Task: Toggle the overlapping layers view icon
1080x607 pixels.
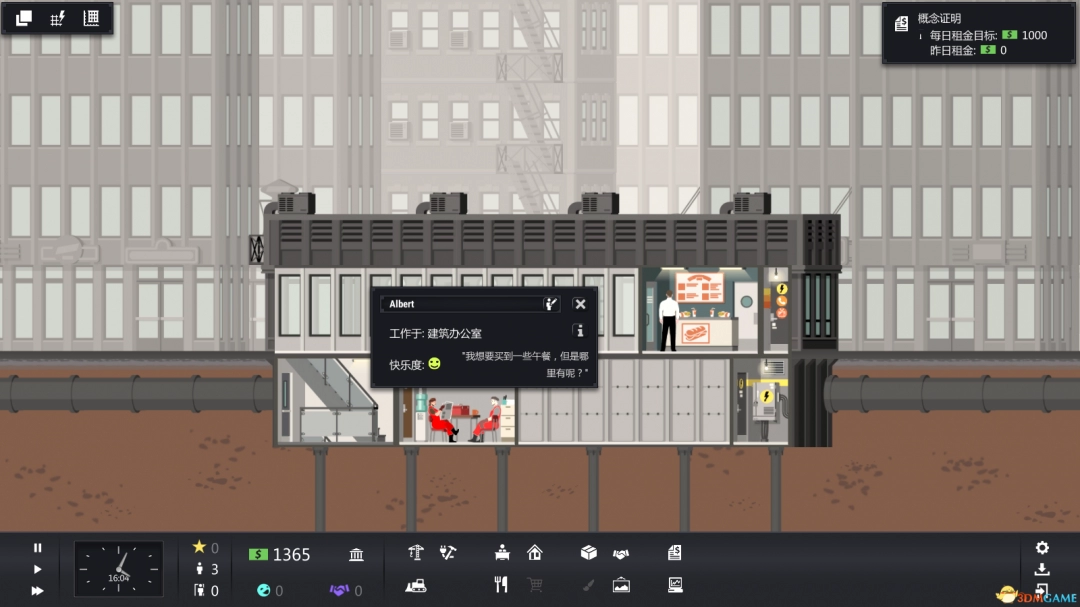Action: [x=24, y=18]
